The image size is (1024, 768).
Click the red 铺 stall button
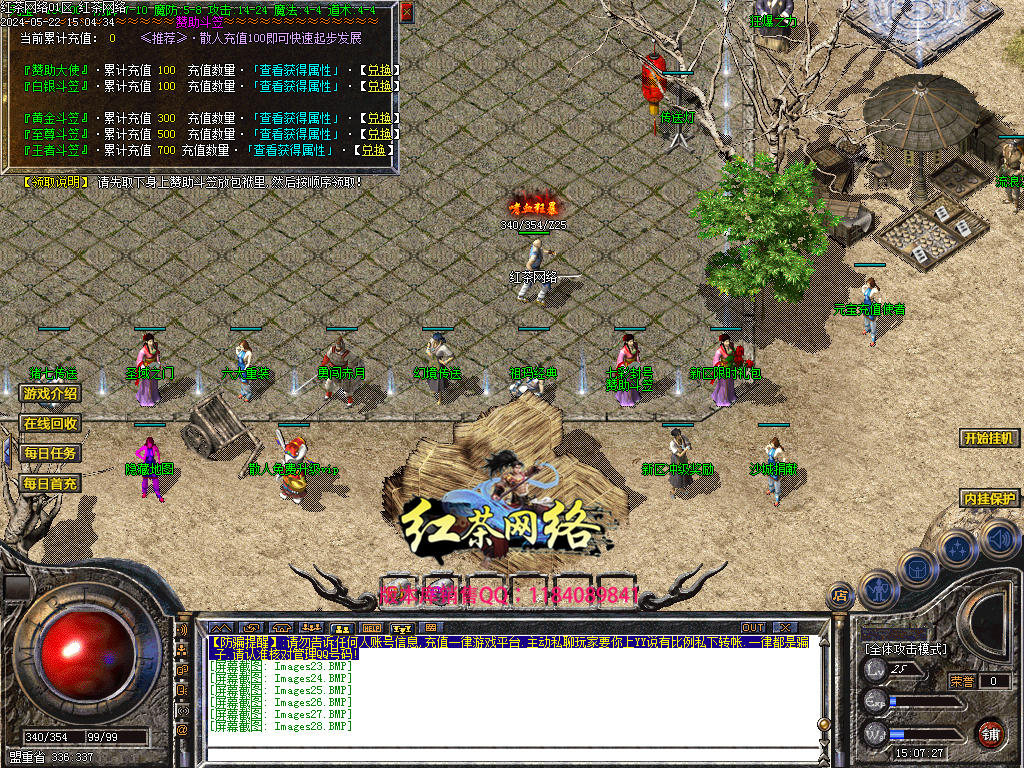(x=990, y=733)
